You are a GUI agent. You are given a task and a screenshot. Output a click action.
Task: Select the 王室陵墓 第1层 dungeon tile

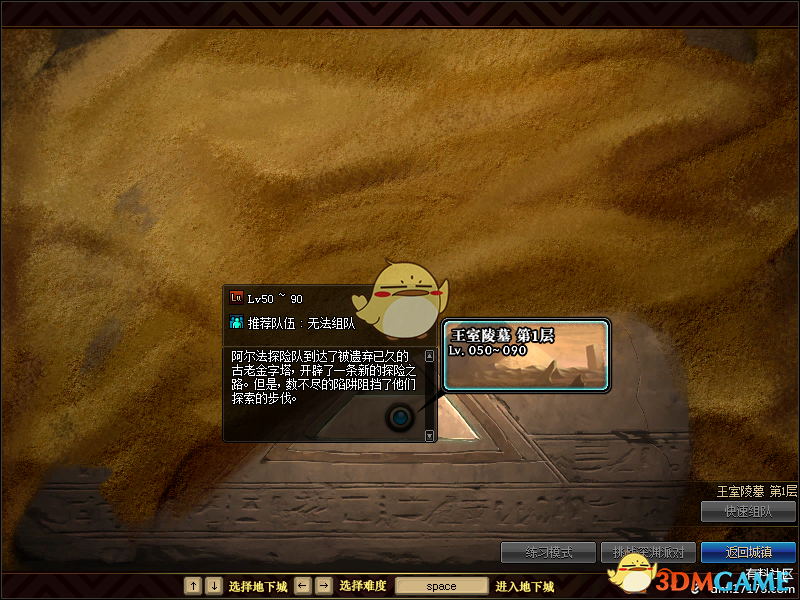526,354
